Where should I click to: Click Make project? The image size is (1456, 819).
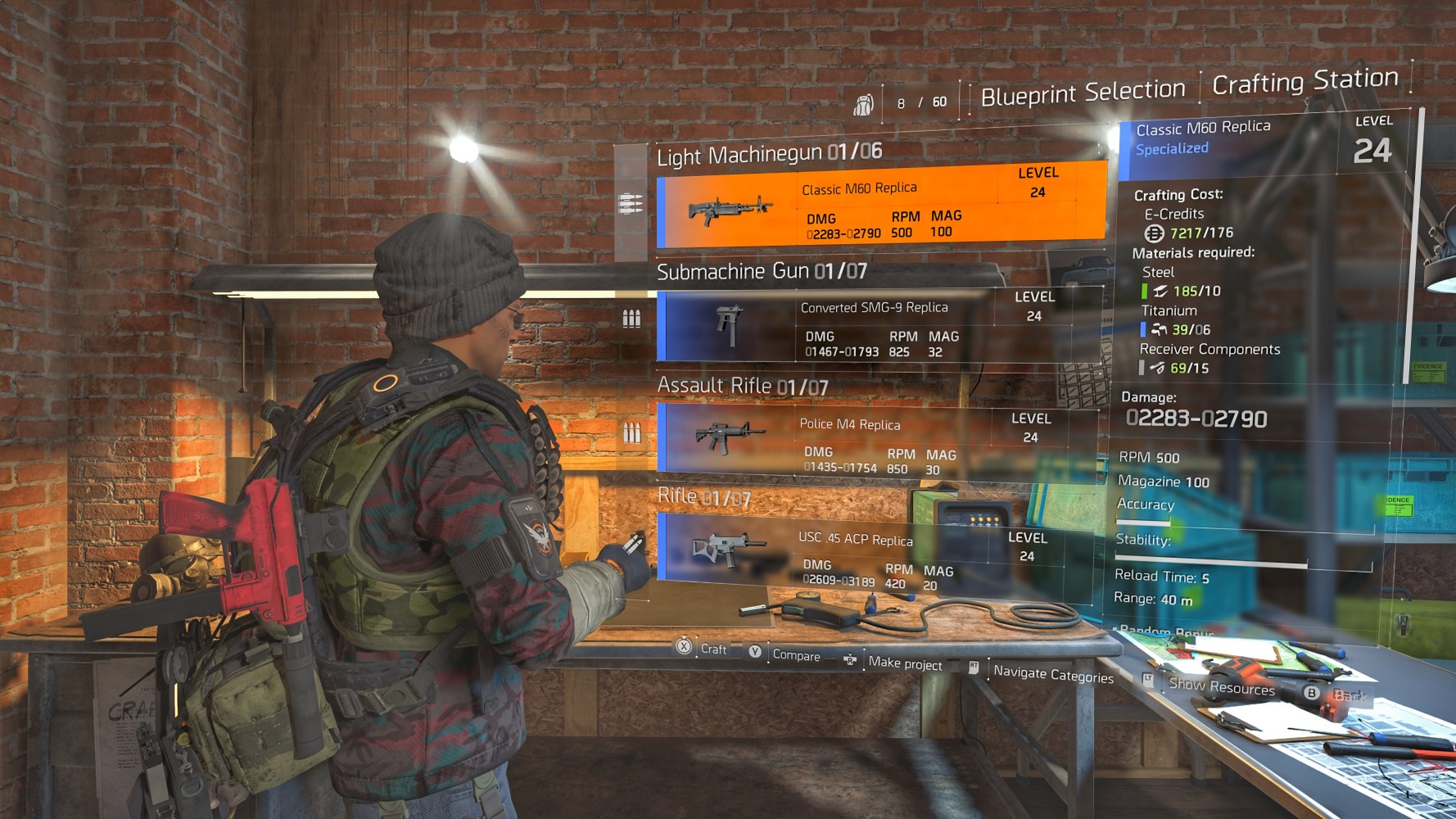[x=905, y=663]
